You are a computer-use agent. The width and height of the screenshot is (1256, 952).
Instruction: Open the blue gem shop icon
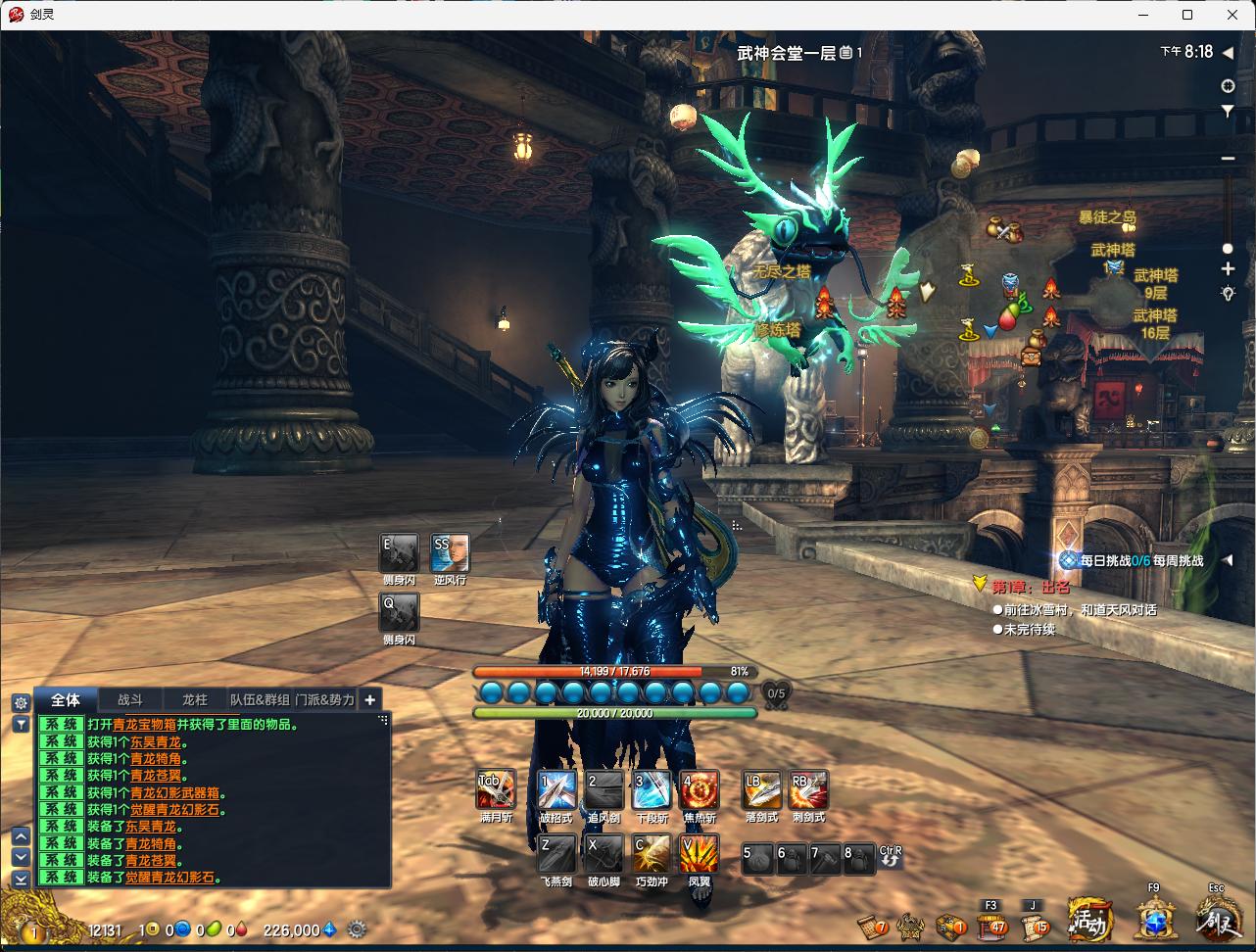pos(1155,921)
